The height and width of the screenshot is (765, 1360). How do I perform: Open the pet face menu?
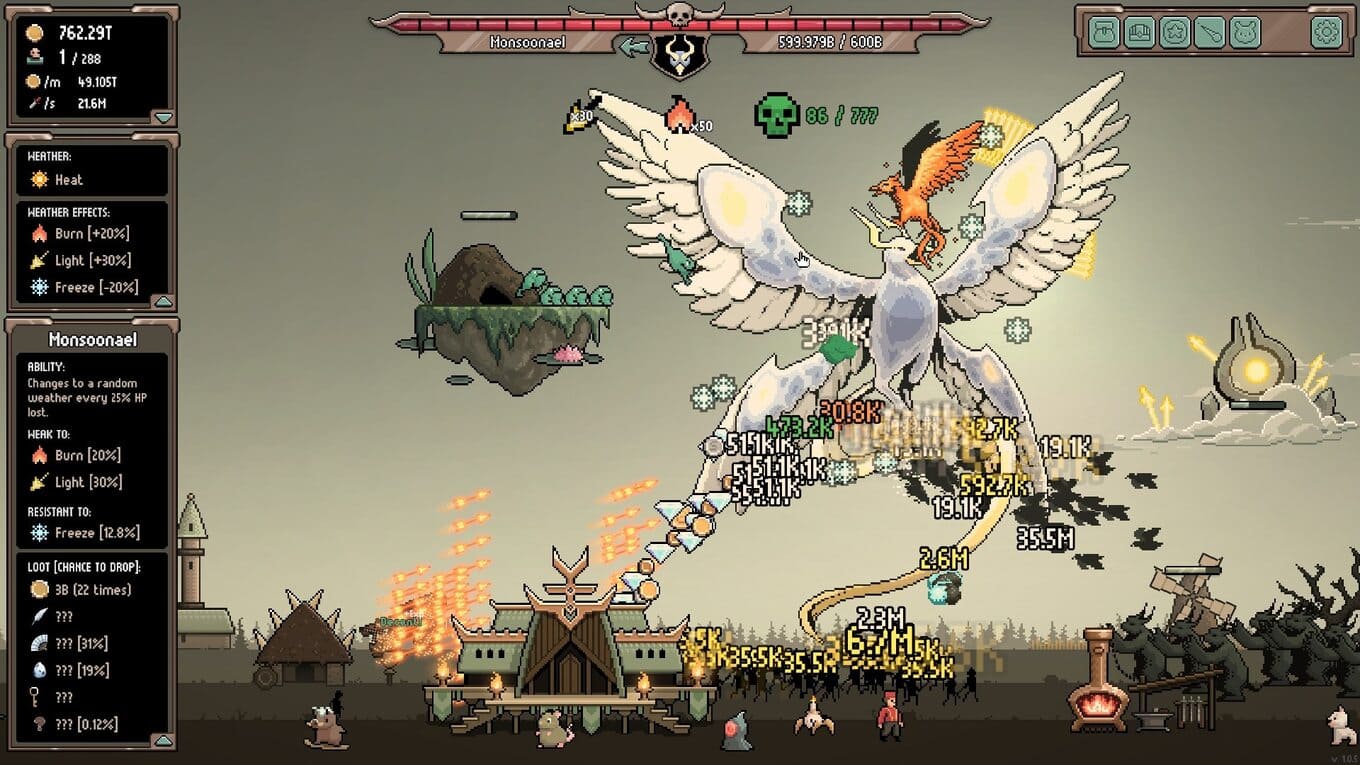pyautogui.click(x=1244, y=33)
